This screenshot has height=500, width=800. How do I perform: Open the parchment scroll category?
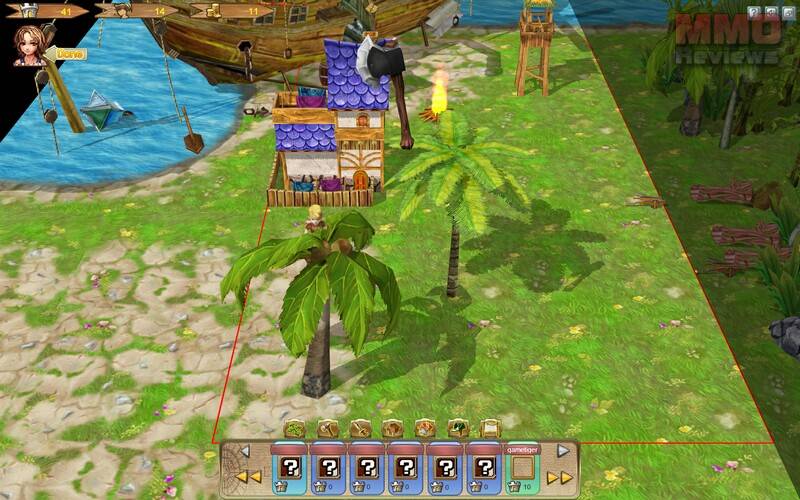pos(490,428)
